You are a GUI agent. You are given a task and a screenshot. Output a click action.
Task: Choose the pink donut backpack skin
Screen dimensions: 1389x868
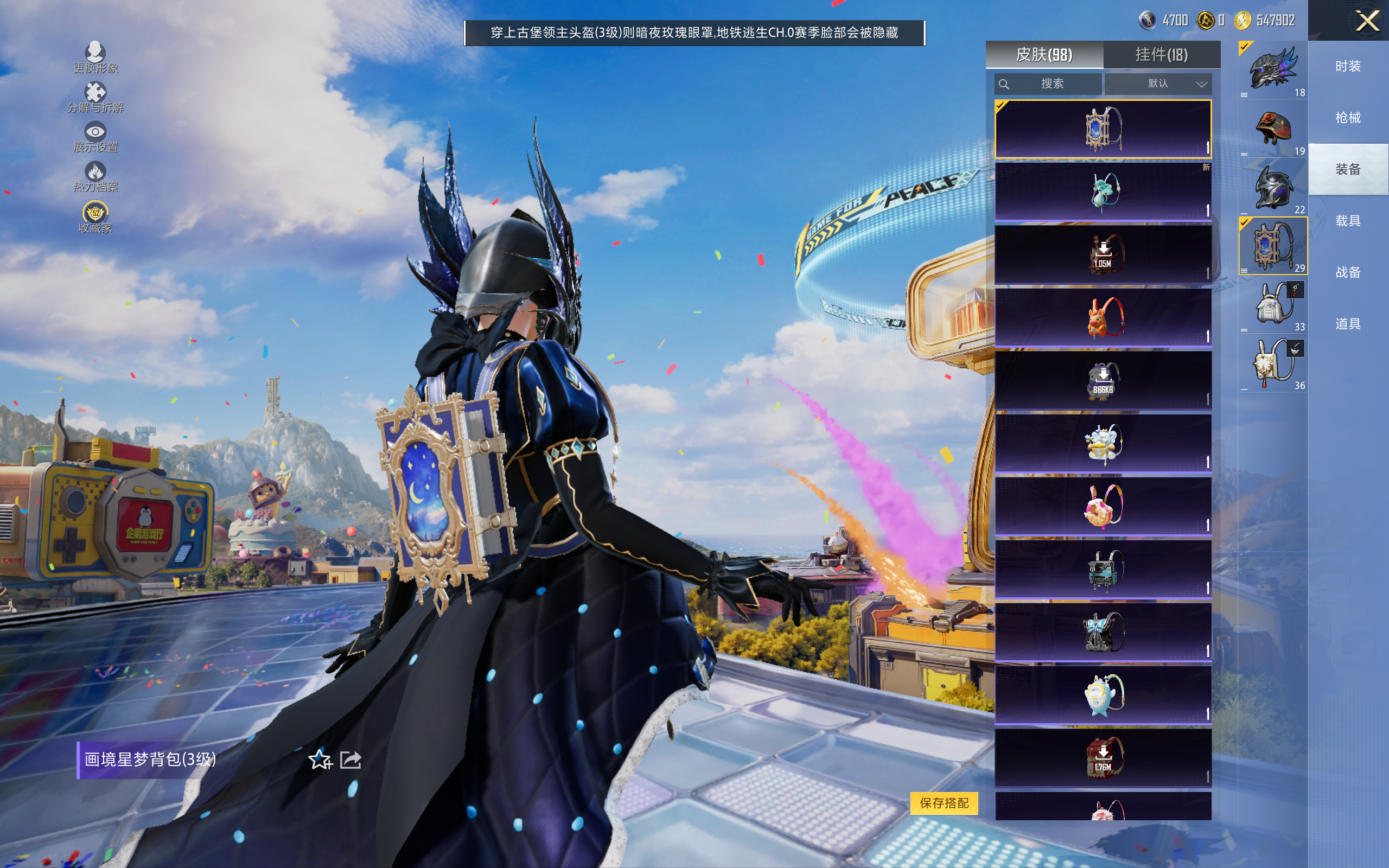pyautogui.click(x=1103, y=506)
